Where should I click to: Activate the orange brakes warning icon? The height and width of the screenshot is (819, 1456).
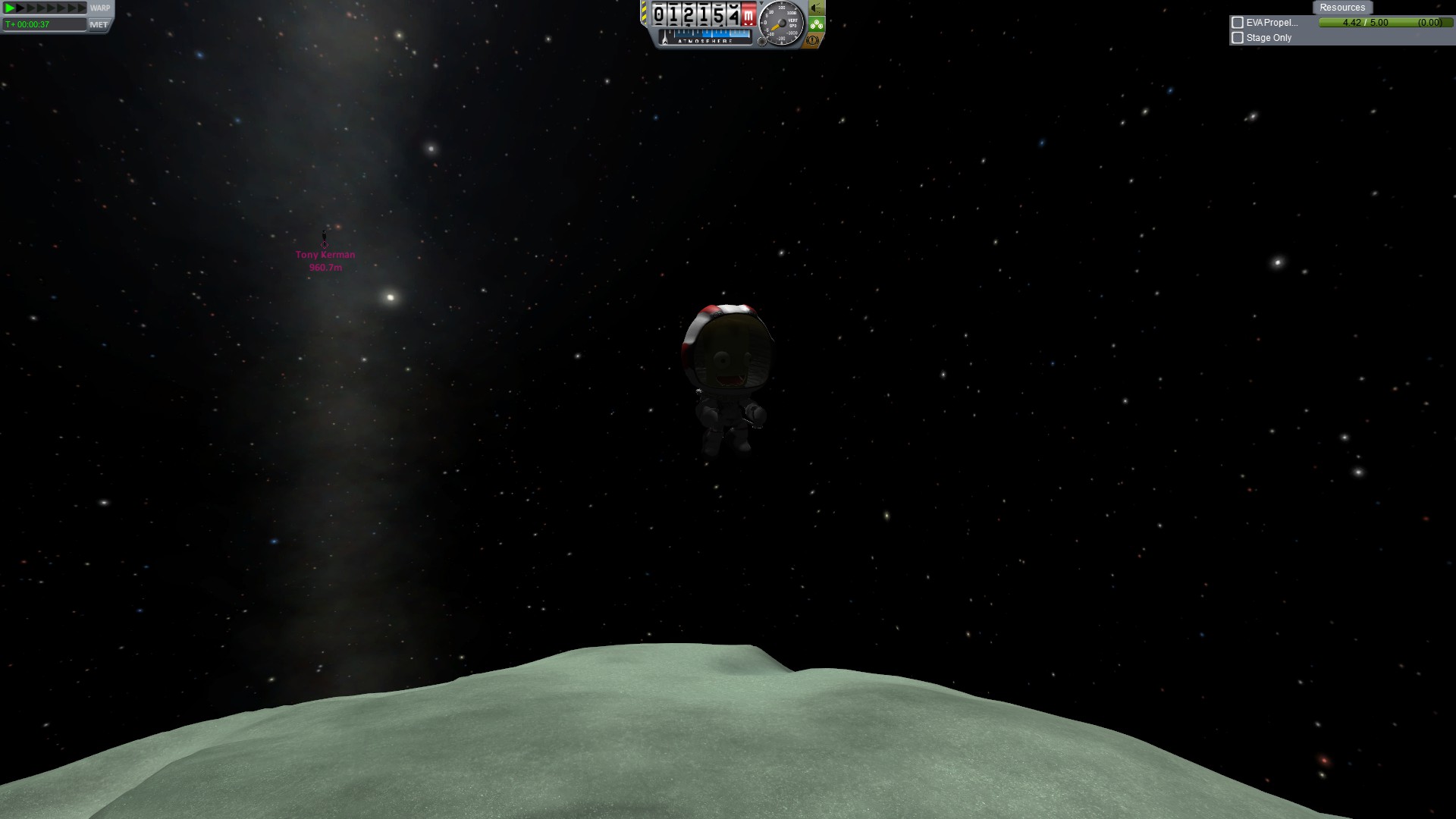click(x=813, y=40)
